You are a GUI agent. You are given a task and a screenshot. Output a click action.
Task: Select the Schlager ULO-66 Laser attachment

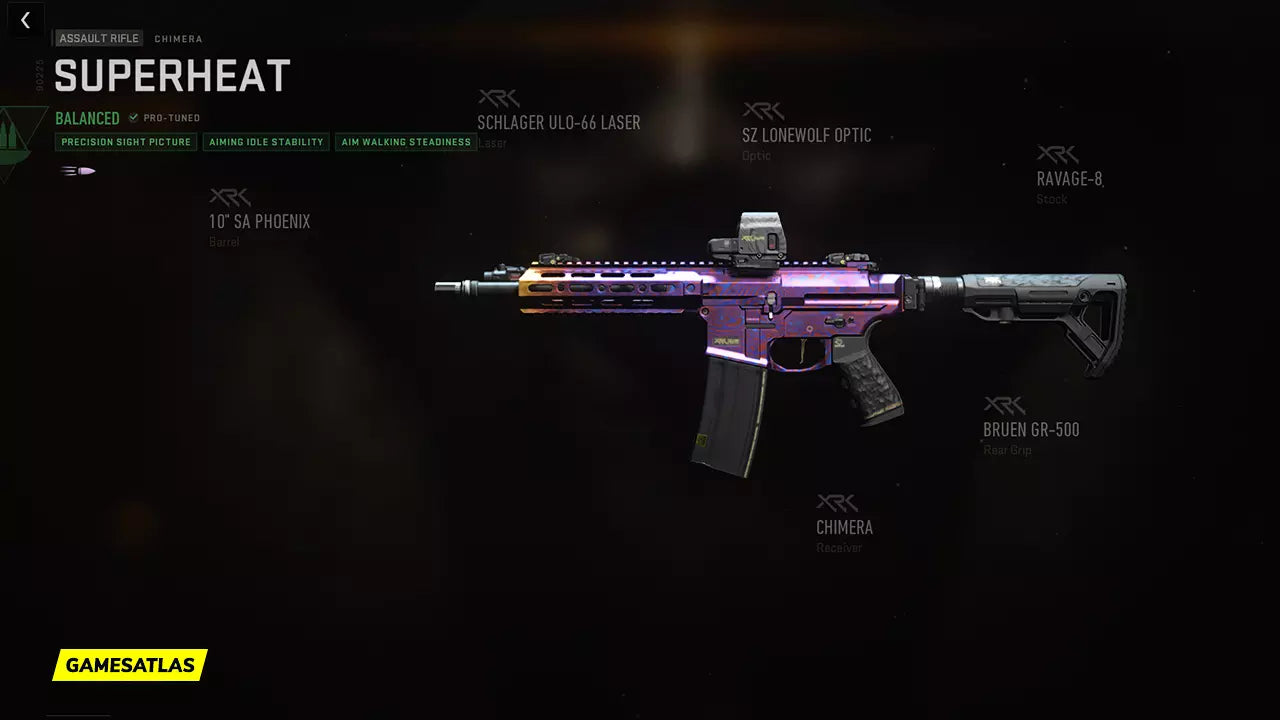click(558, 122)
